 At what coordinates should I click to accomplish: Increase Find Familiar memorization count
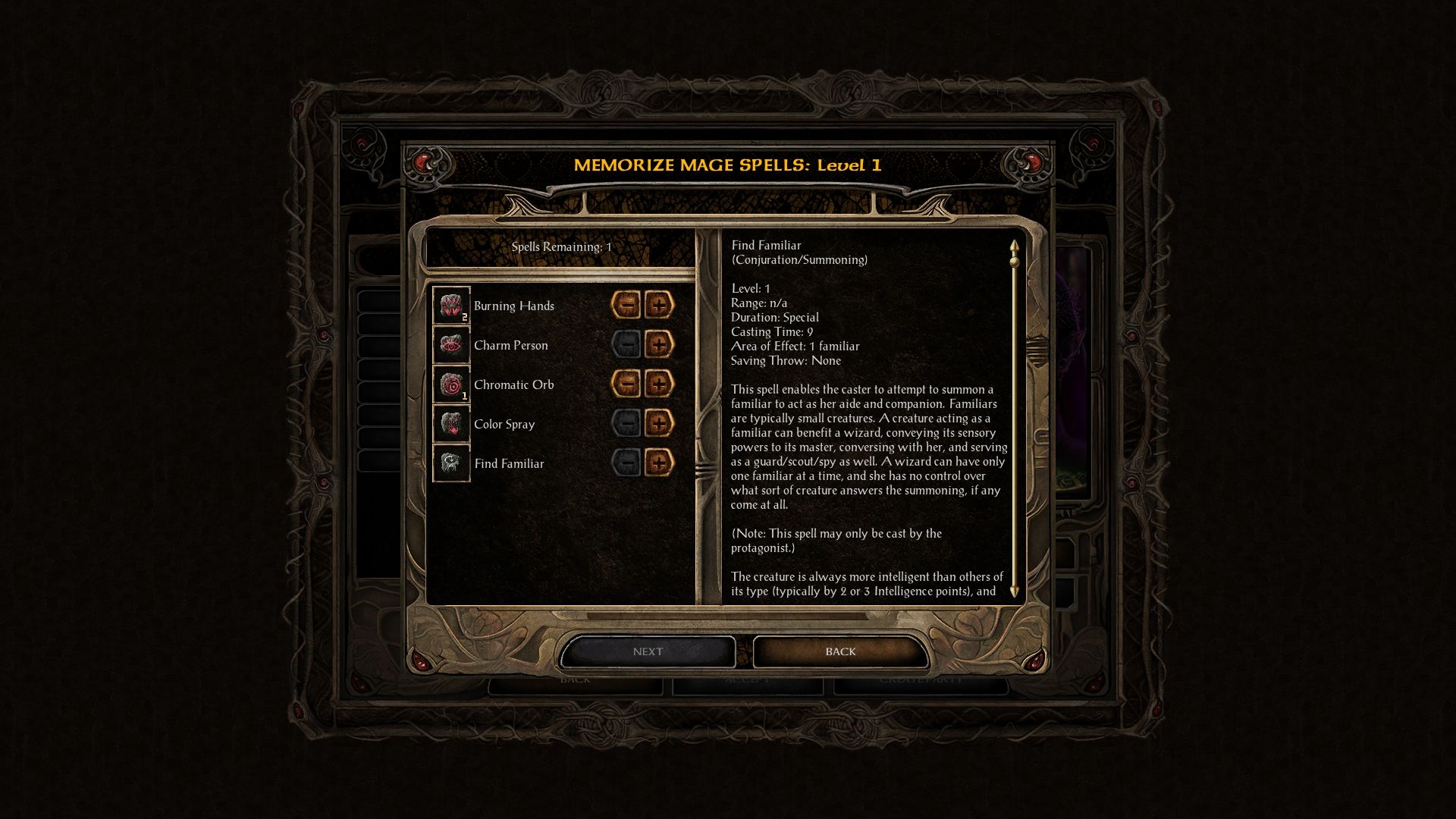659,463
